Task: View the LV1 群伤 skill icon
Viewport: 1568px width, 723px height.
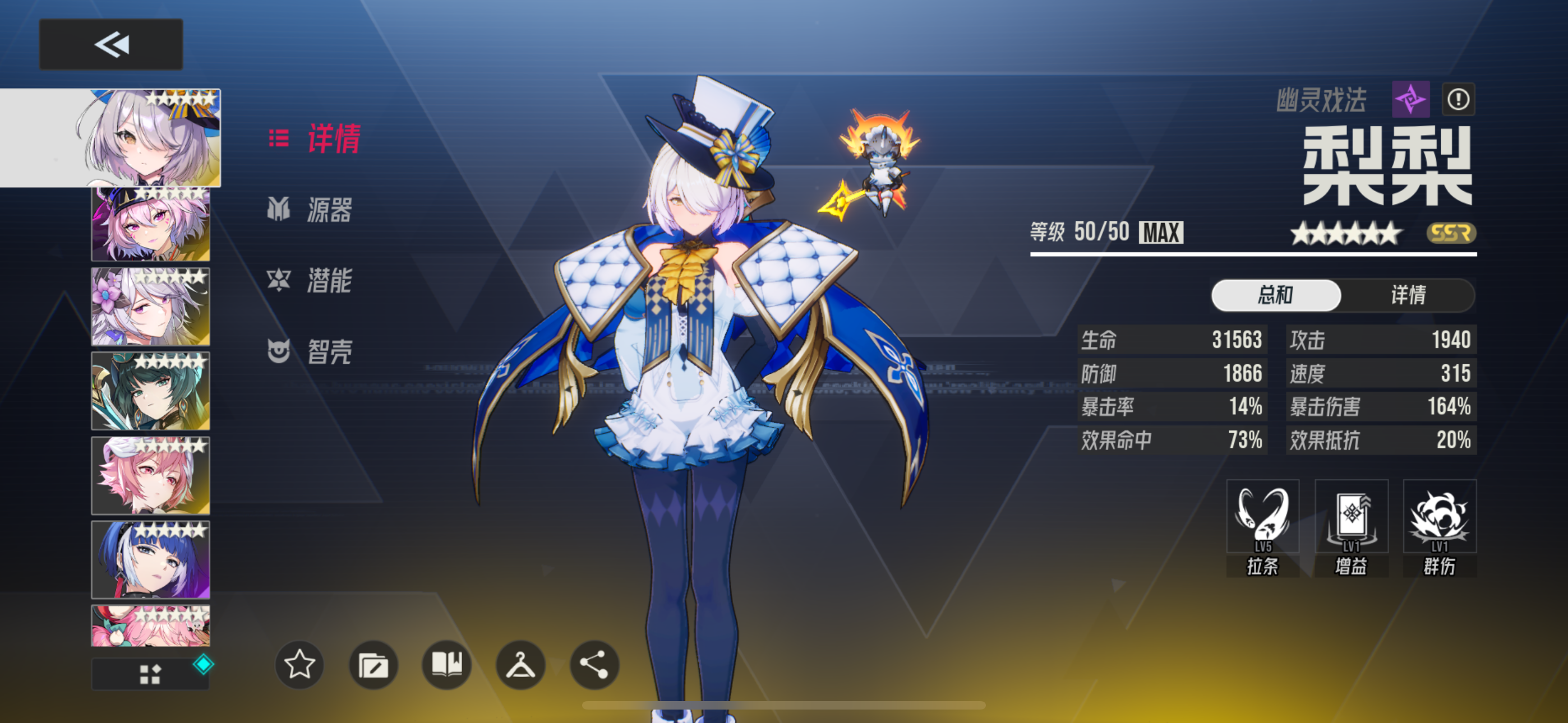Action: [x=1439, y=516]
